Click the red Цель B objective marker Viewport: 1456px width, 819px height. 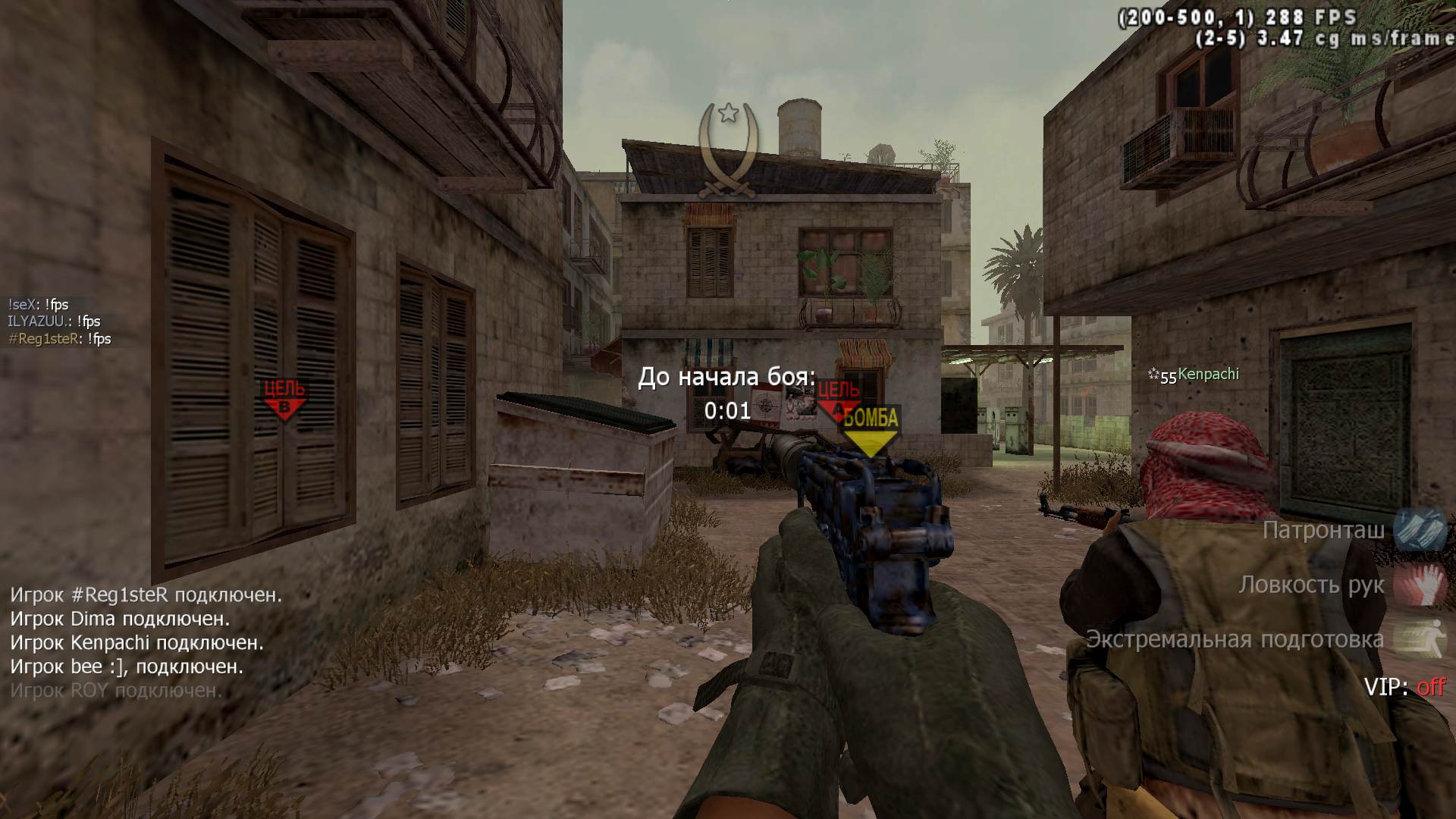click(284, 400)
